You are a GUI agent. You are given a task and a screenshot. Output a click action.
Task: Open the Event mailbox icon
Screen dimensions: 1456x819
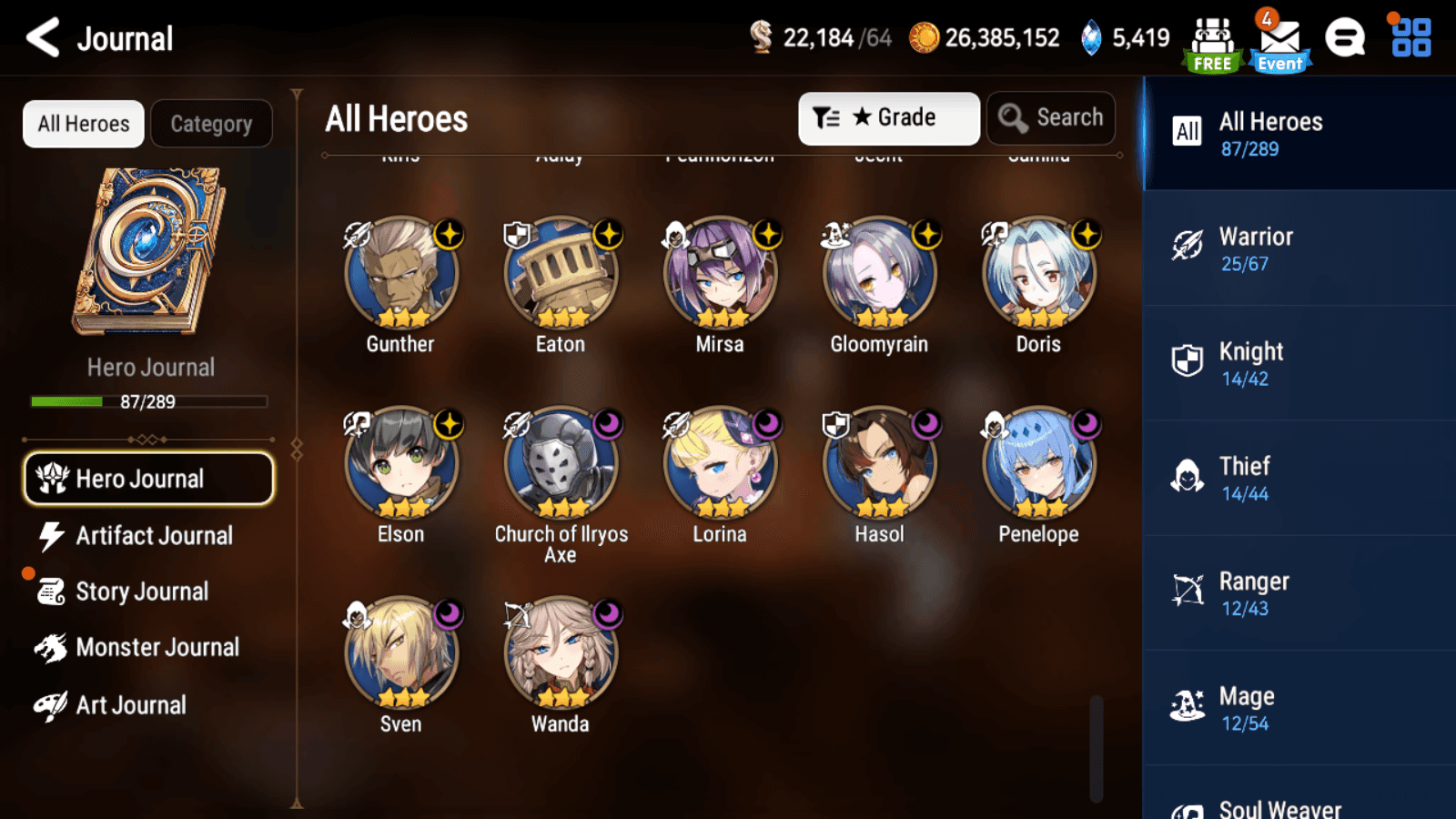1279,42
